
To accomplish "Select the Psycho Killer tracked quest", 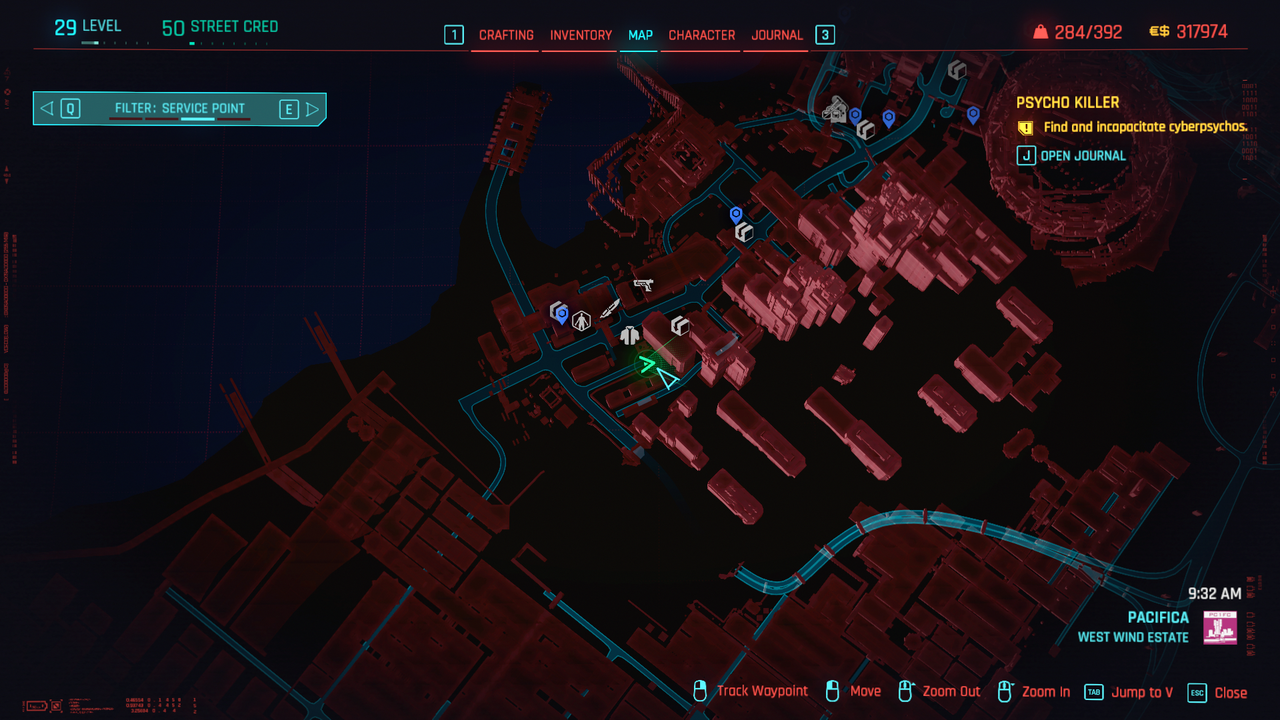I will [x=1067, y=102].
